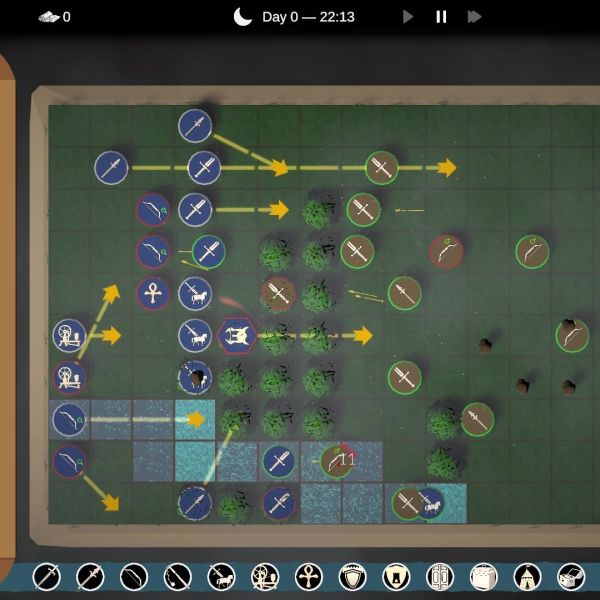Select the ankh icon in the bottom toolbar
The image size is (600, 600).
click(x=309, y=577)
